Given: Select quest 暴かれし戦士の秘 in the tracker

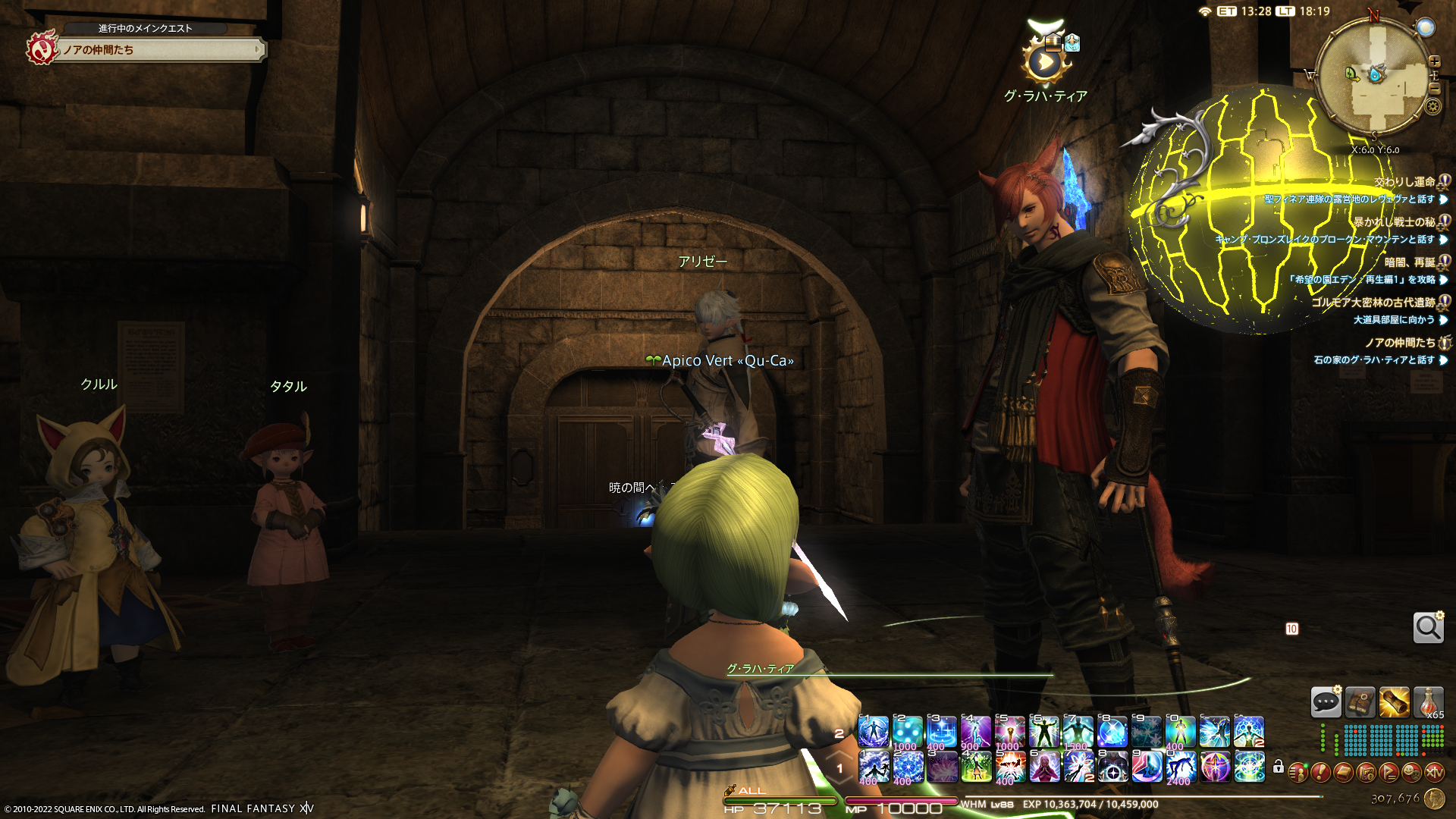Looking at the screenshot, I should point(1394,222).
